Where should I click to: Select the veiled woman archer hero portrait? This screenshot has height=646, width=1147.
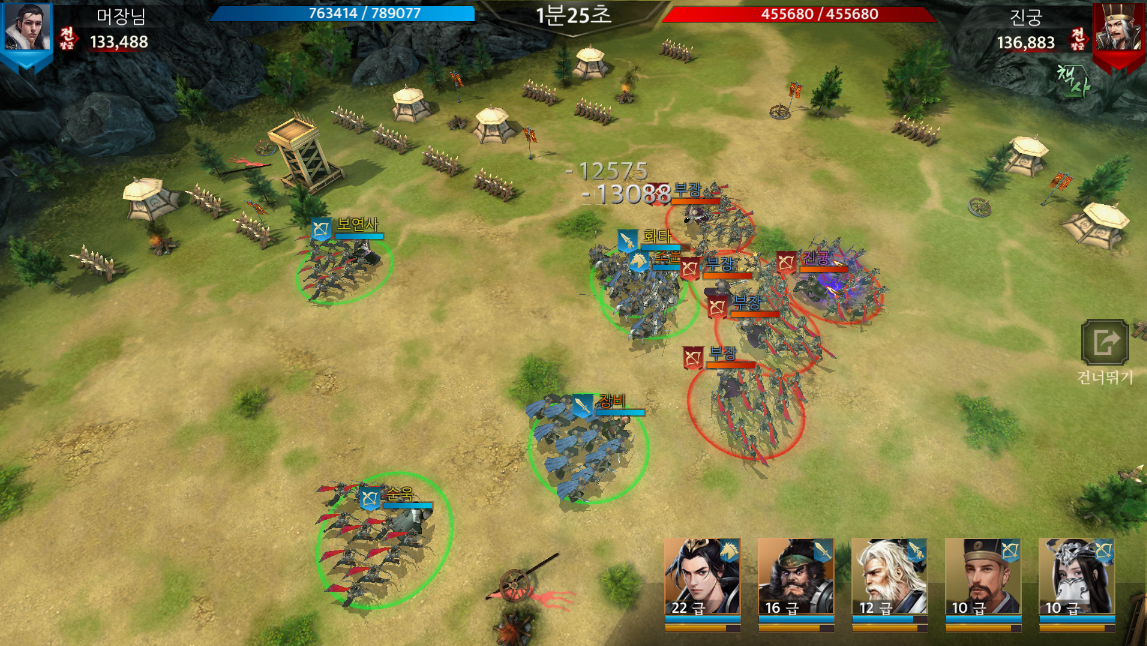1077,577
